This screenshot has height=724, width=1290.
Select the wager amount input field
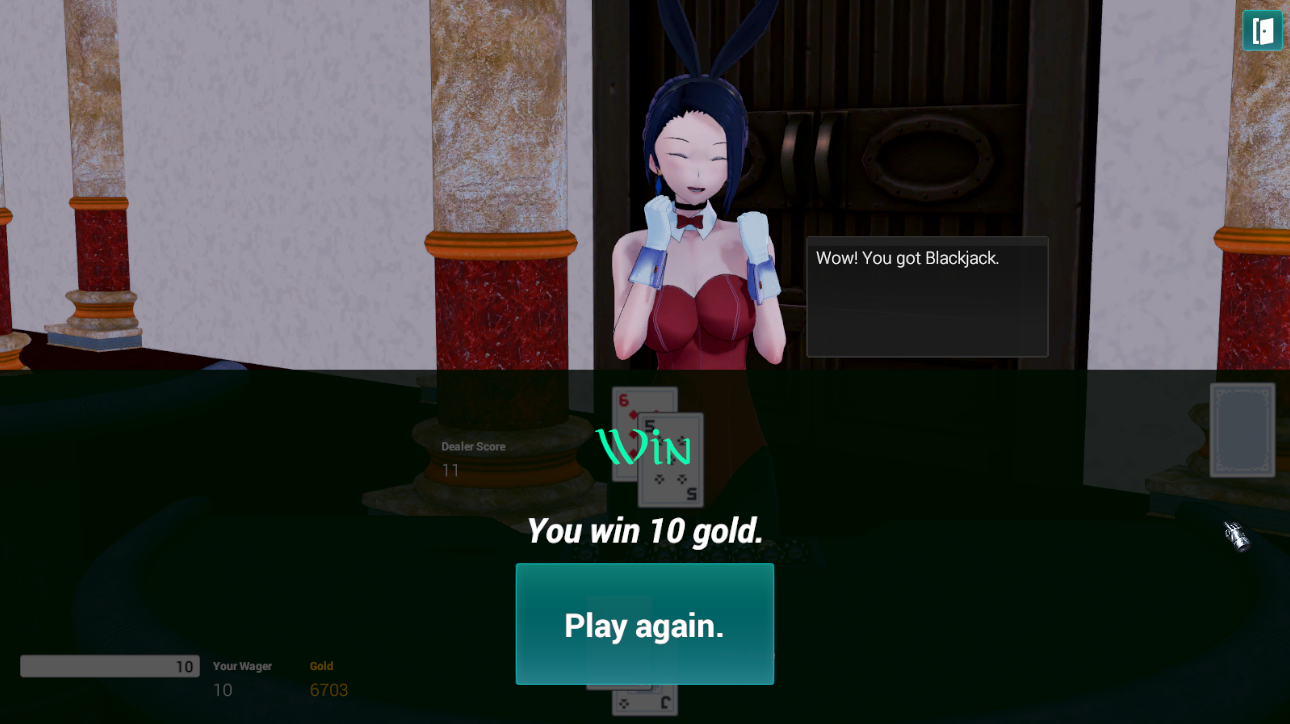tap(109, 666)
